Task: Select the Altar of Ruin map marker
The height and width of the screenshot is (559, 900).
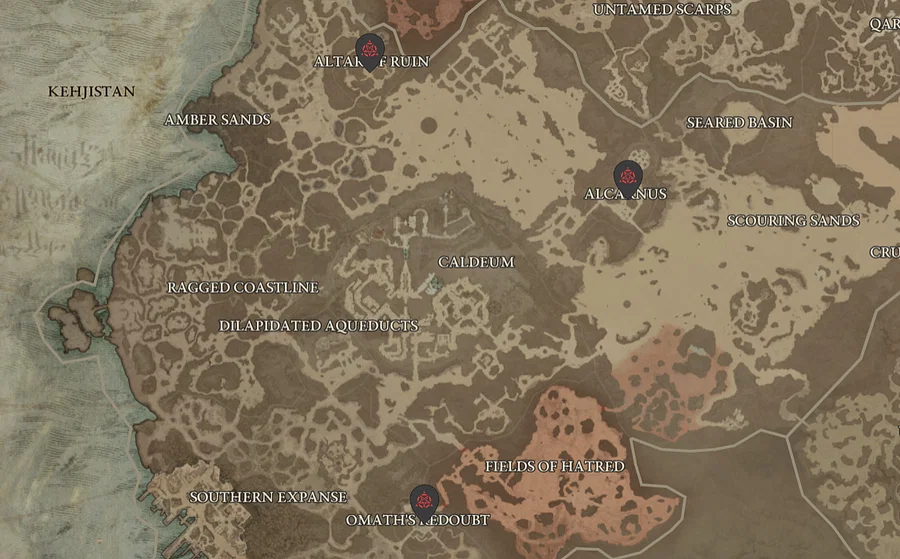Action: (x=370, y=50)
